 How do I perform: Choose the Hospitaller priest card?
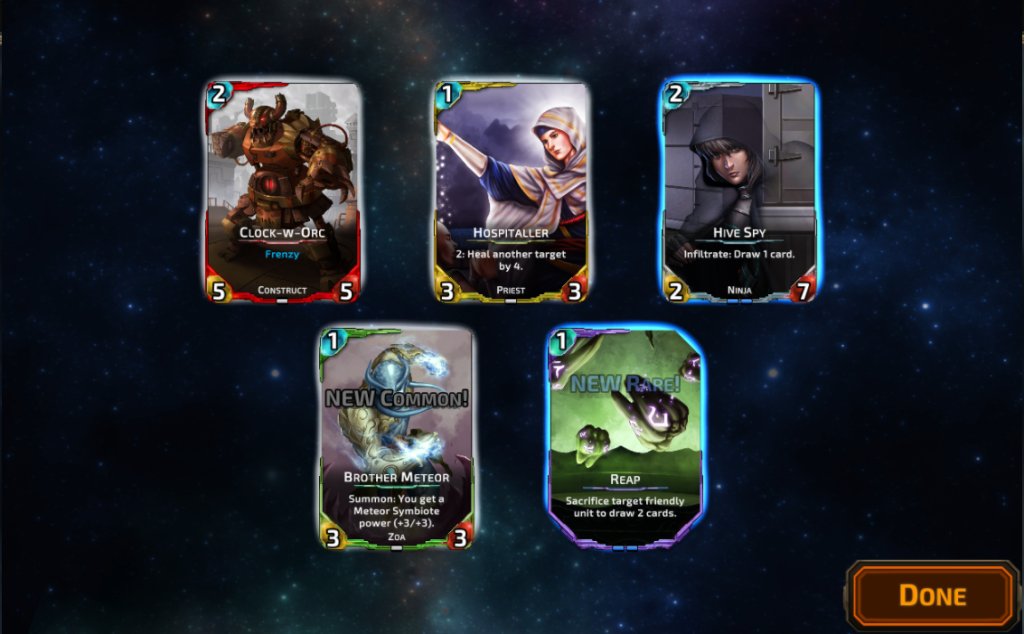[511, 192]
